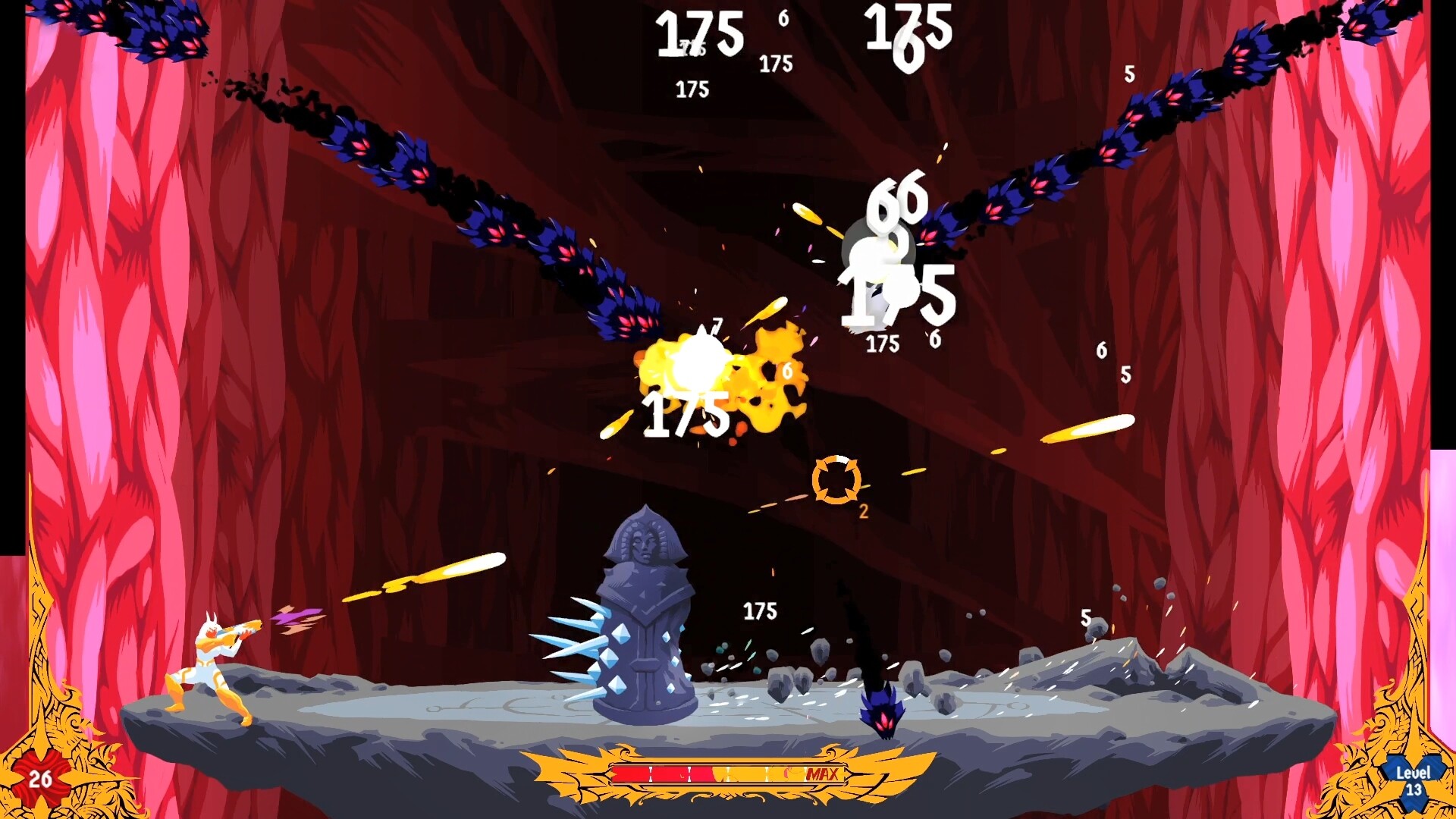Click the number 2 beside the reticle
This screenshot has height=819, width=1456.
coord(861,512)
